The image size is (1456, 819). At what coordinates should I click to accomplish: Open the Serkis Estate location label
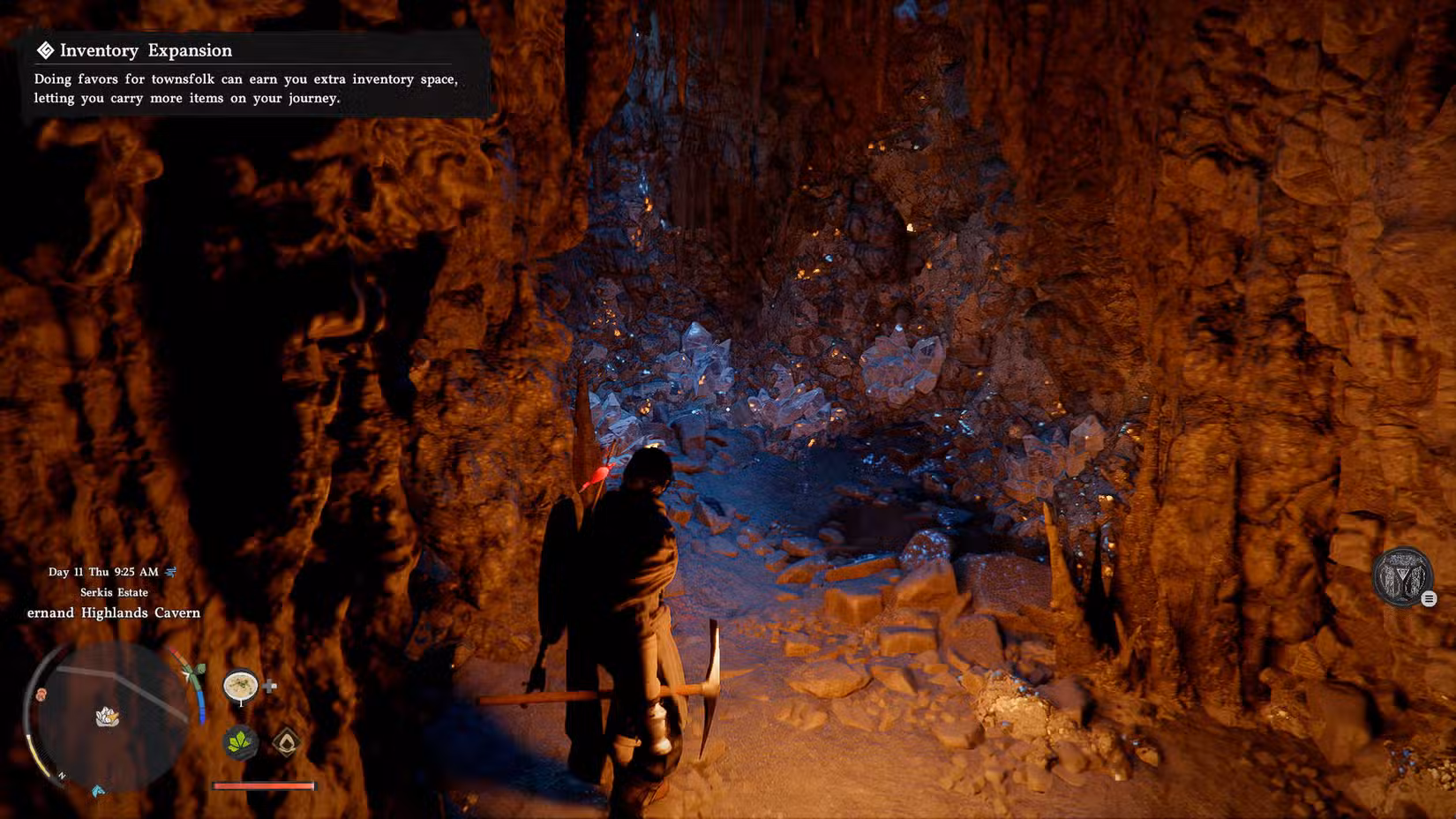(115, 592)
